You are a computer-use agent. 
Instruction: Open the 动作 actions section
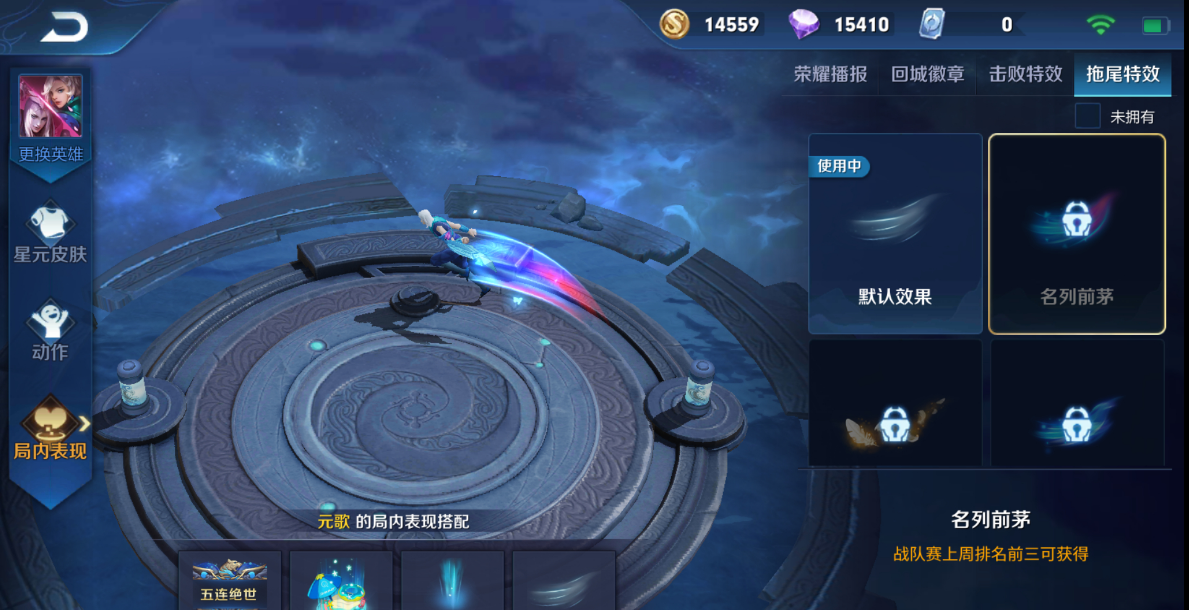tap(50, 330)
